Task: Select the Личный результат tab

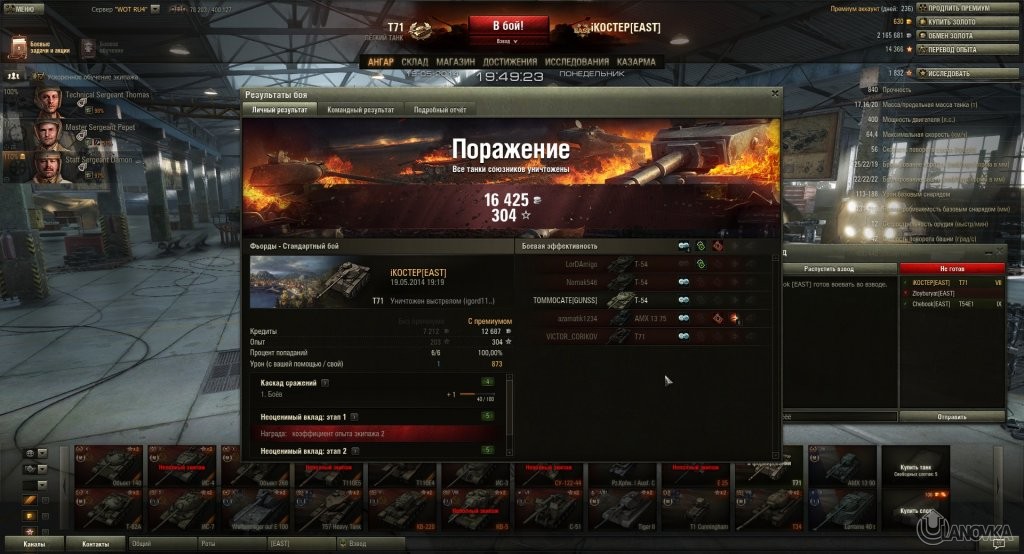Action: [x=280, y=109]
